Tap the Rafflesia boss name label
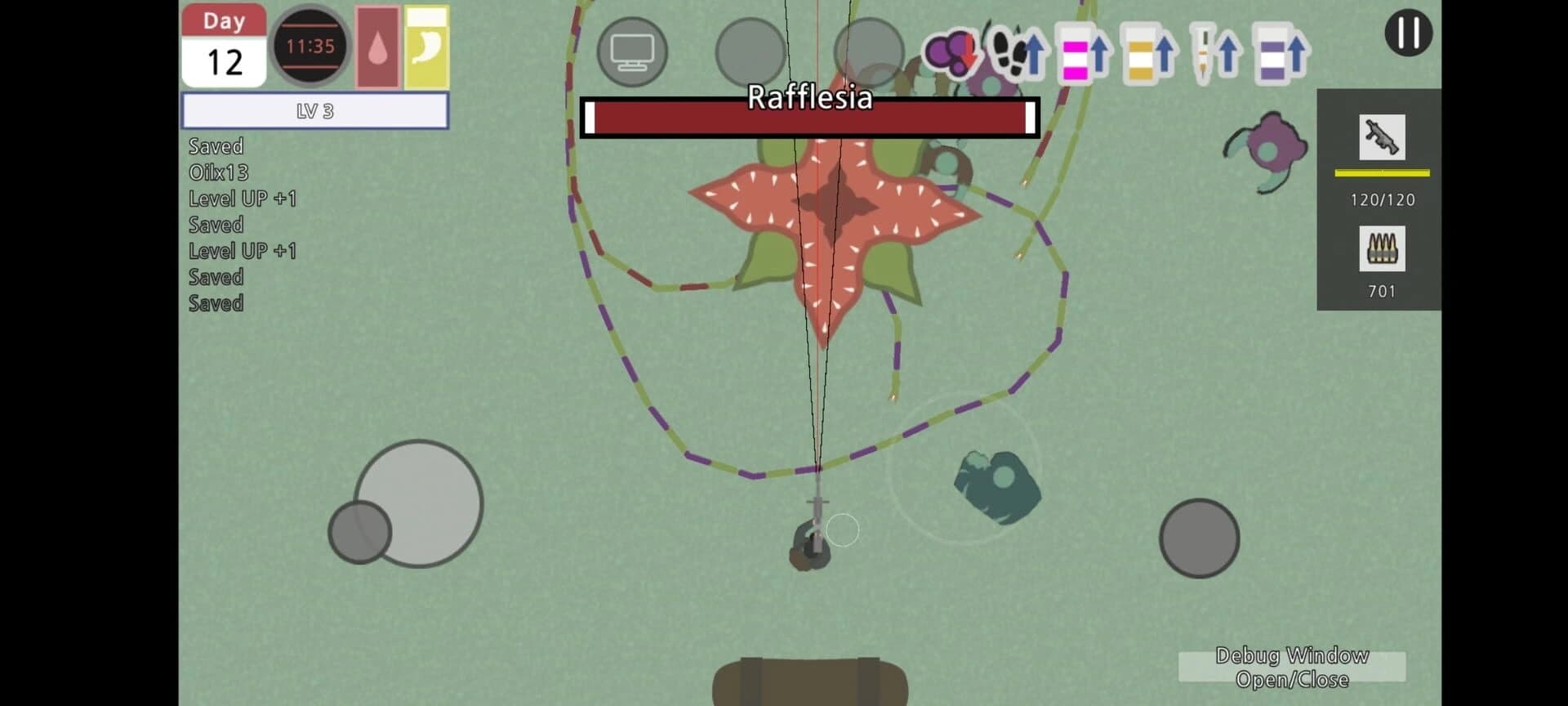 [x=810, y=99]
